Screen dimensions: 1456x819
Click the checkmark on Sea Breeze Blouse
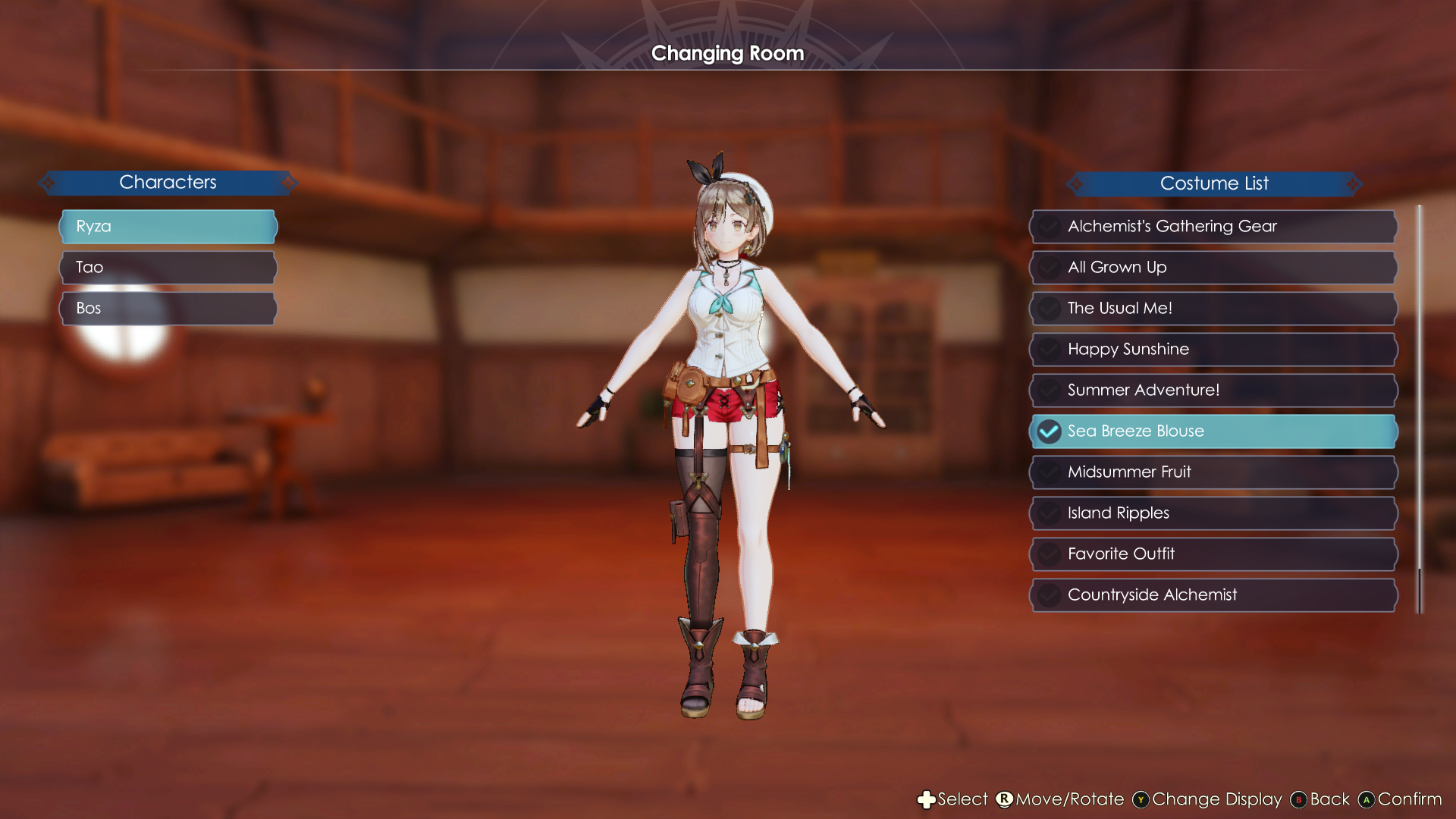point(1050,431)
